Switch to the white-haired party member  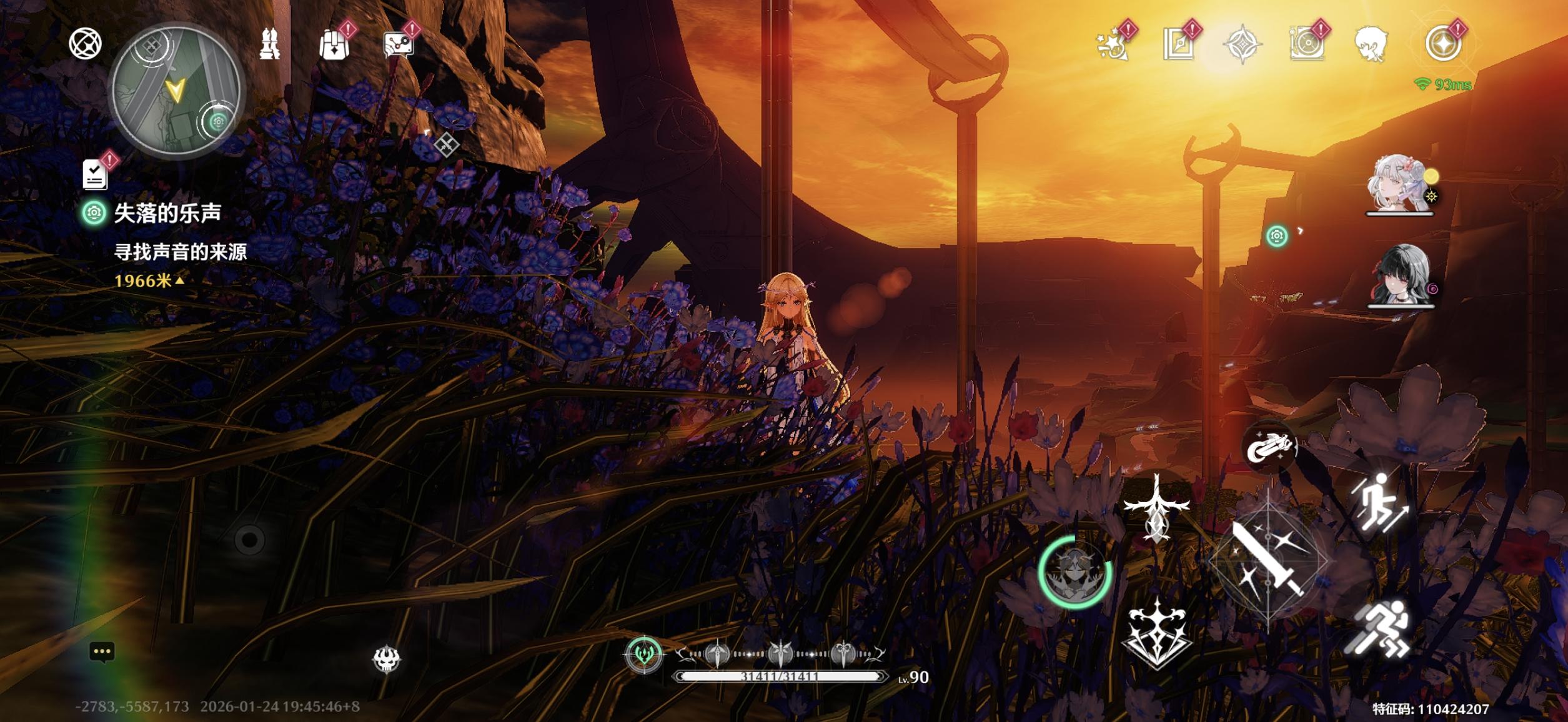click(x=1399, y=184)
